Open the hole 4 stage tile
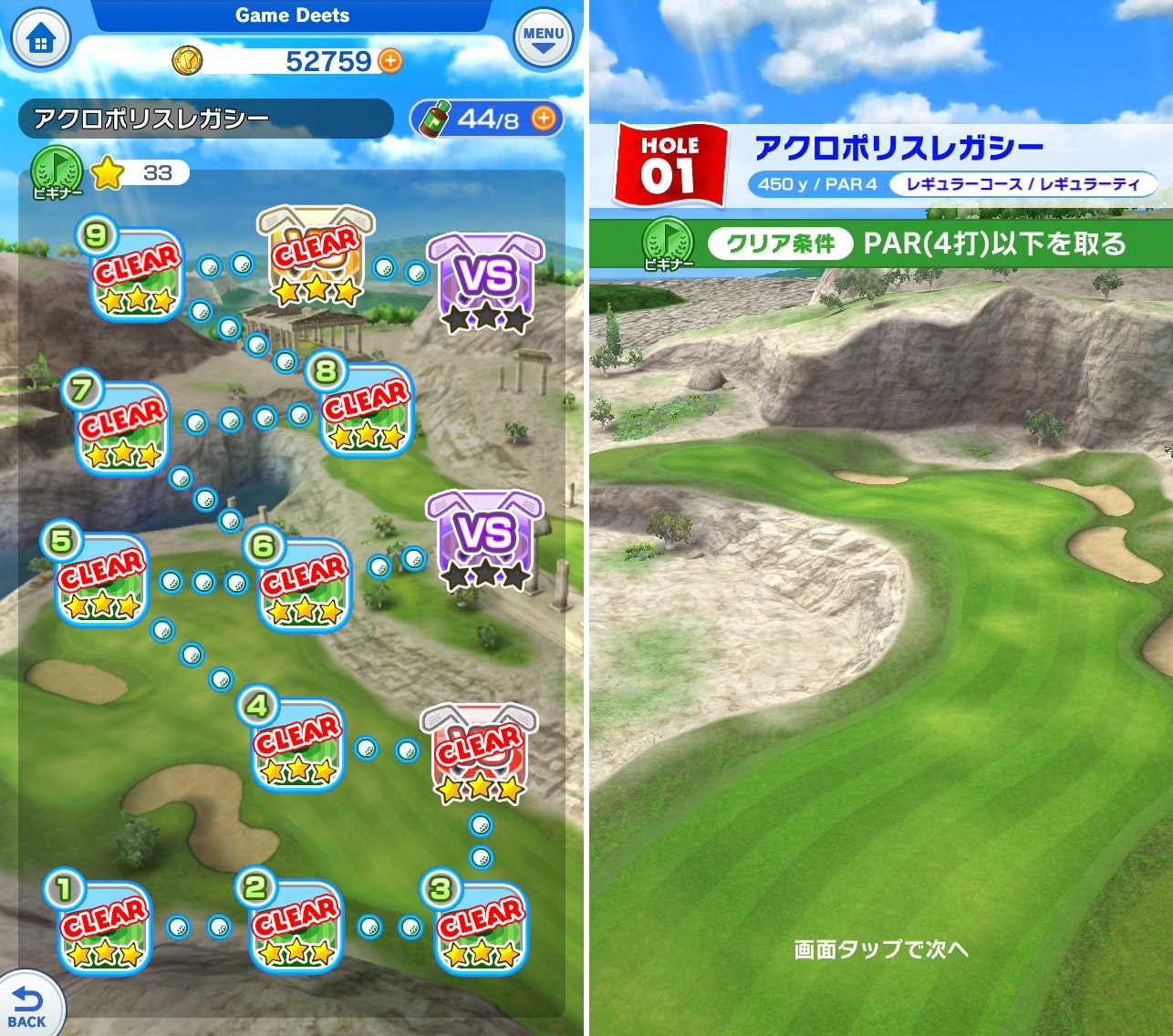This screenshot has height=1036, width=1173. 296,748
